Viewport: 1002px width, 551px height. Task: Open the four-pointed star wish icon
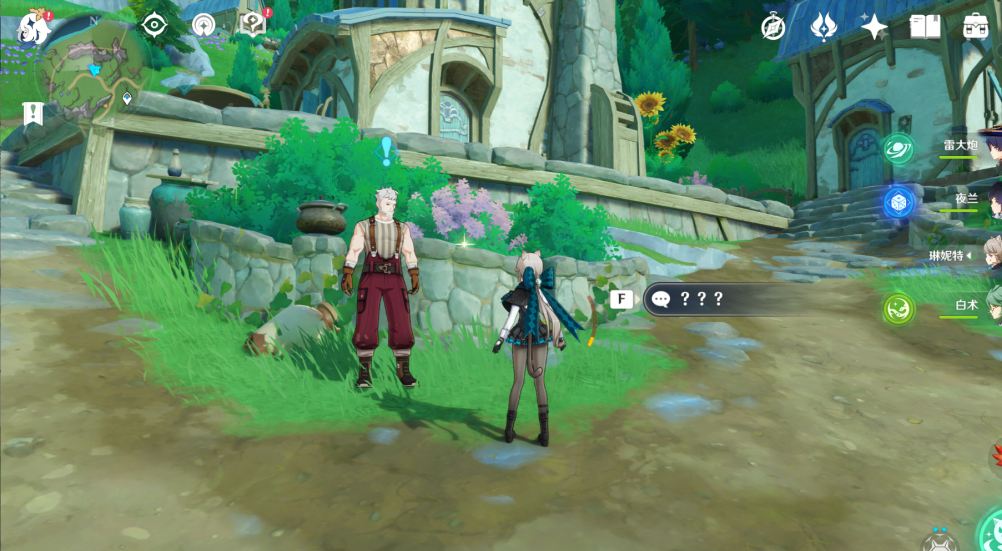click(874, 27)
